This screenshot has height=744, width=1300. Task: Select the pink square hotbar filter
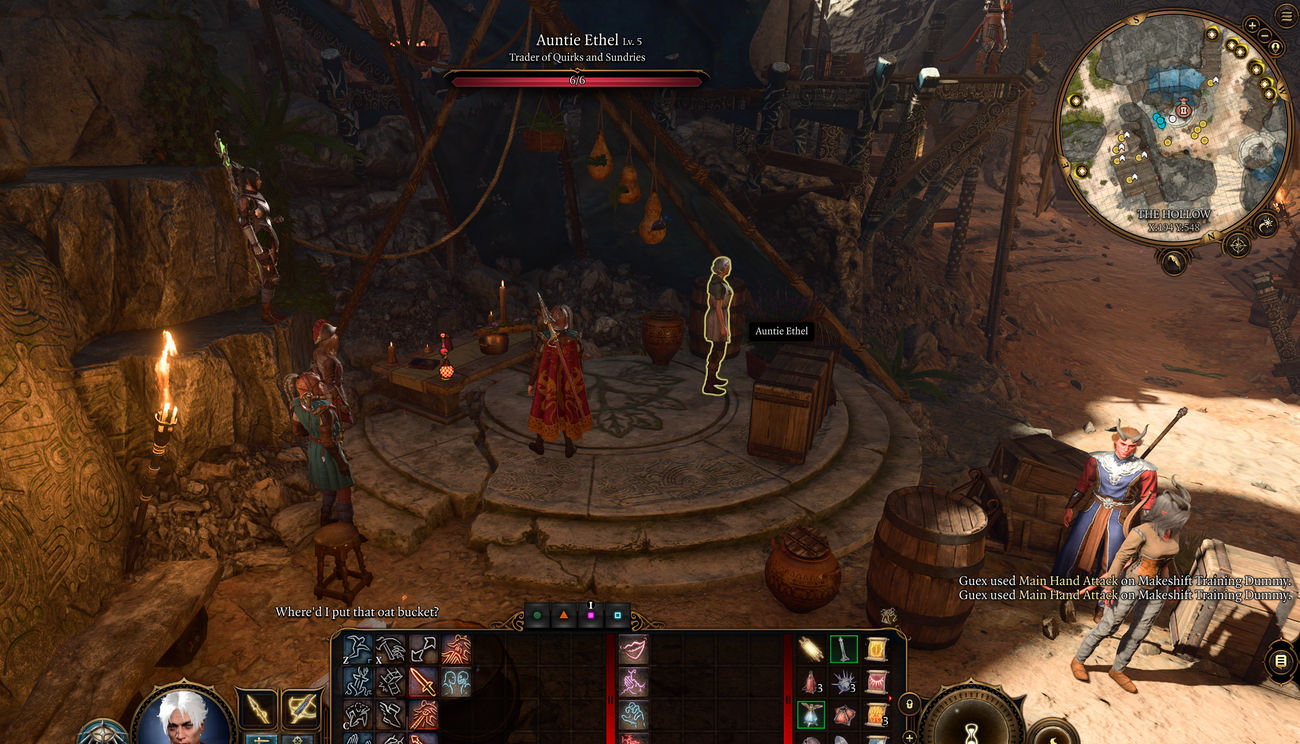[x=591, y=616]
